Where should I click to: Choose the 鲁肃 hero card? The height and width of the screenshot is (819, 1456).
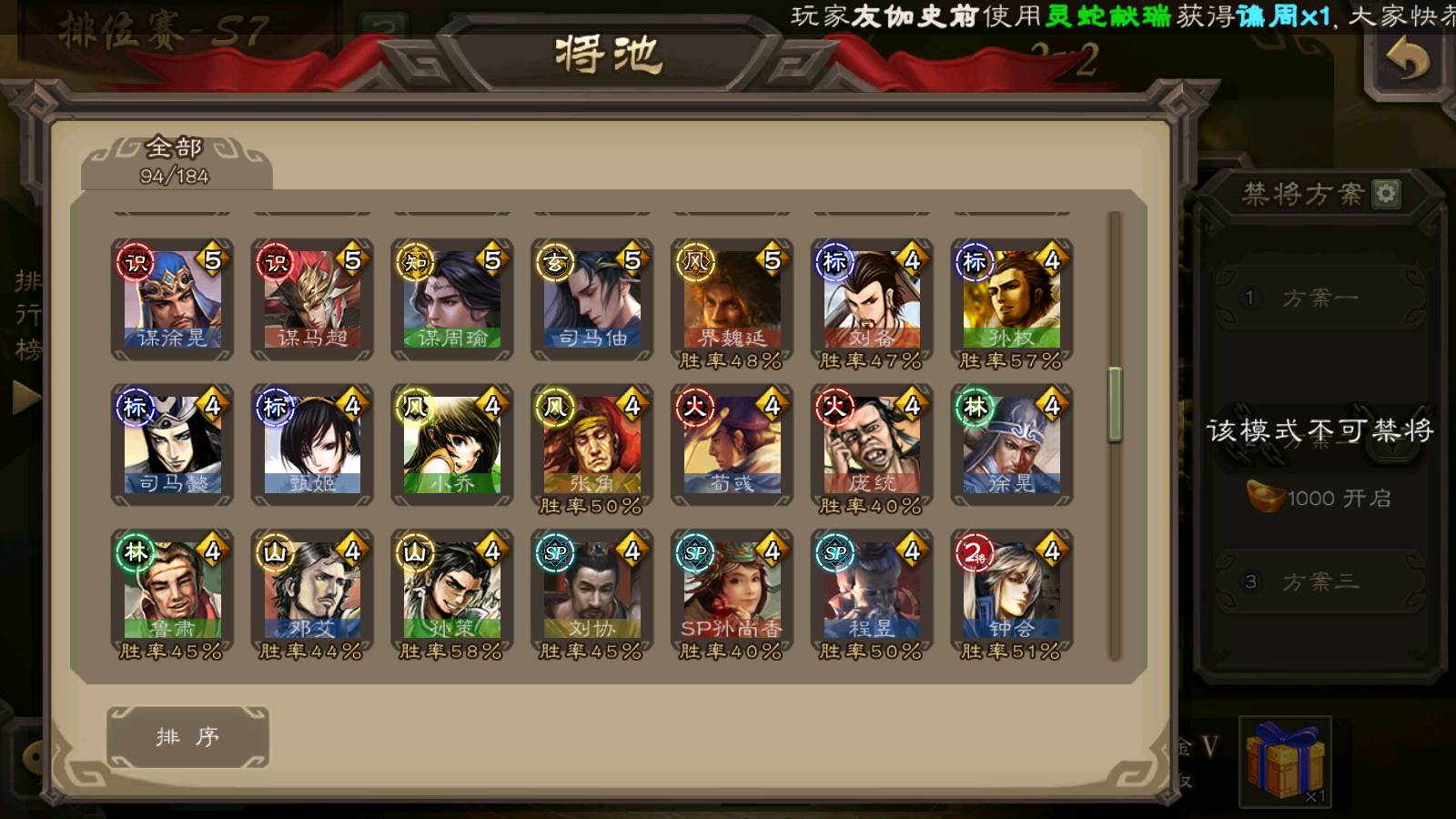point(172,591)
